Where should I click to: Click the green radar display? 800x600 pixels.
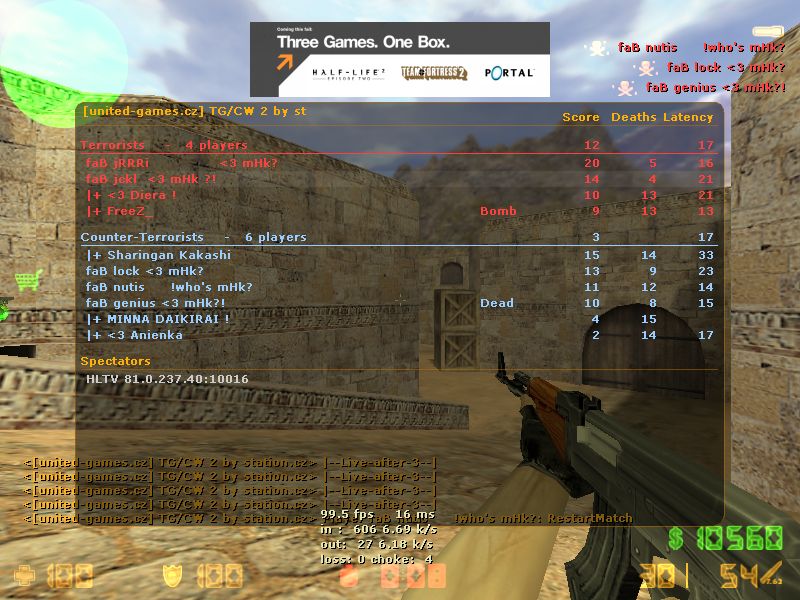tap(60, 60)
